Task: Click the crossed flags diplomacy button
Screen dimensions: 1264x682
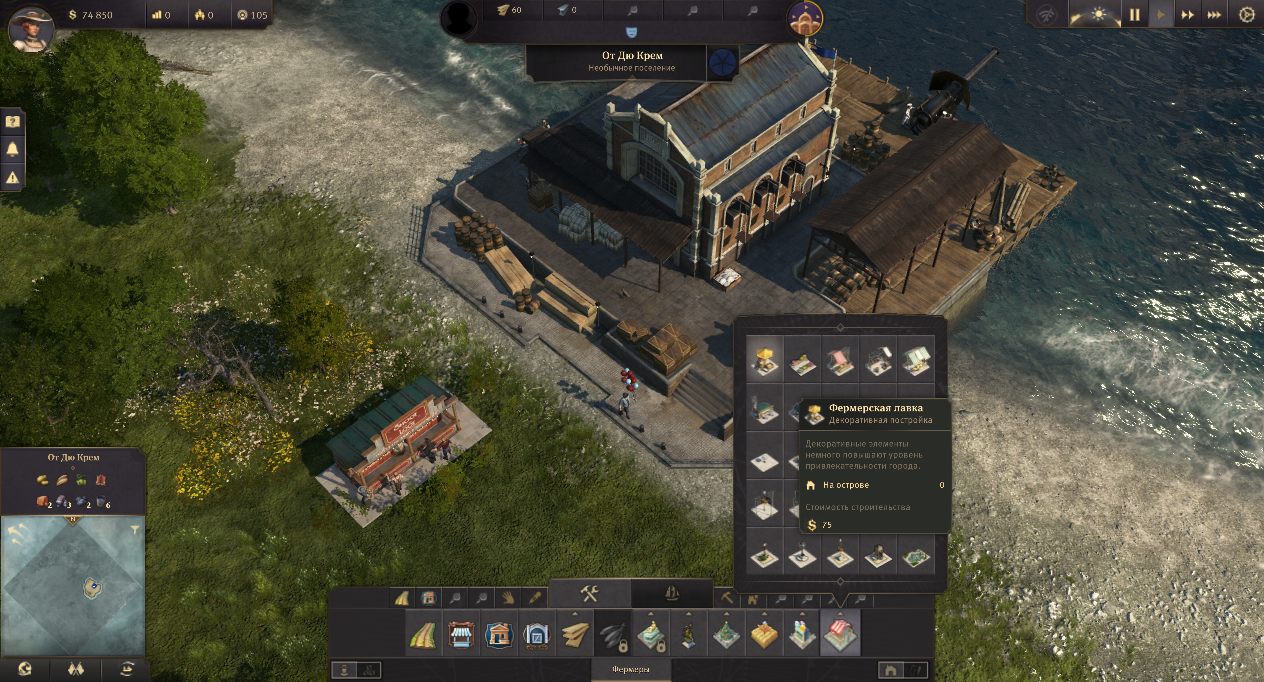Action: pos(74,669)
